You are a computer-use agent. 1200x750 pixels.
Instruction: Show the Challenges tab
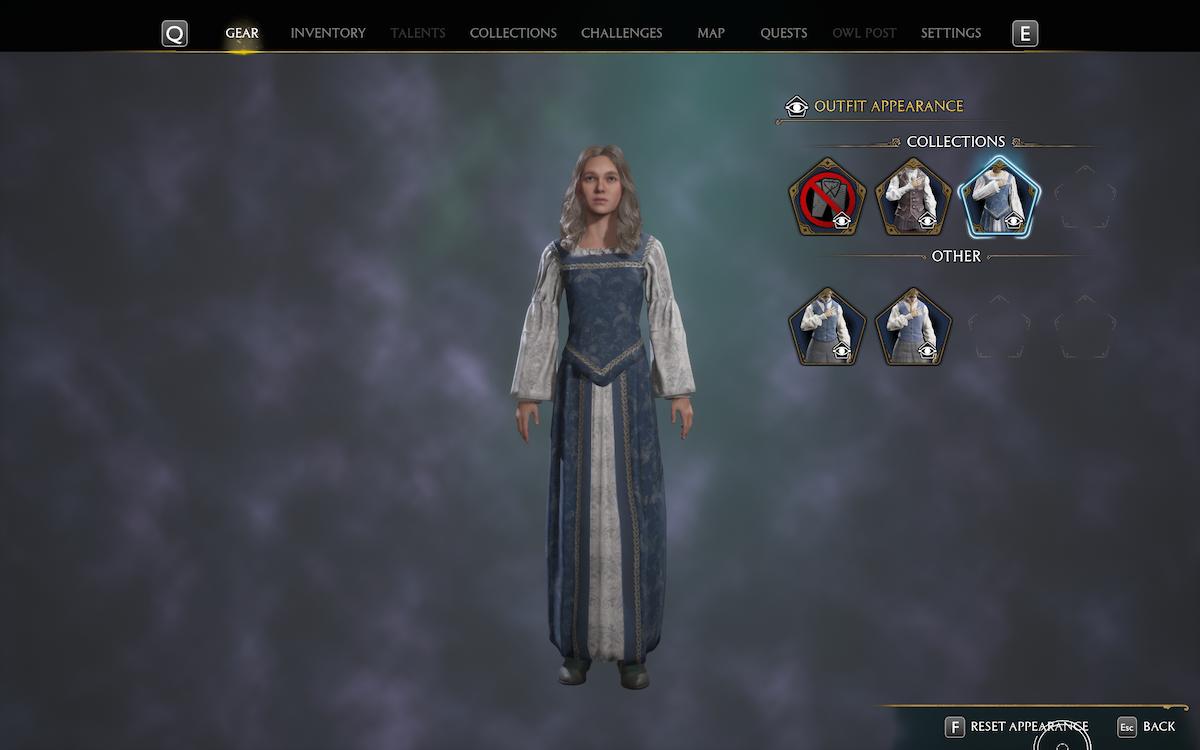coord(621,33)
